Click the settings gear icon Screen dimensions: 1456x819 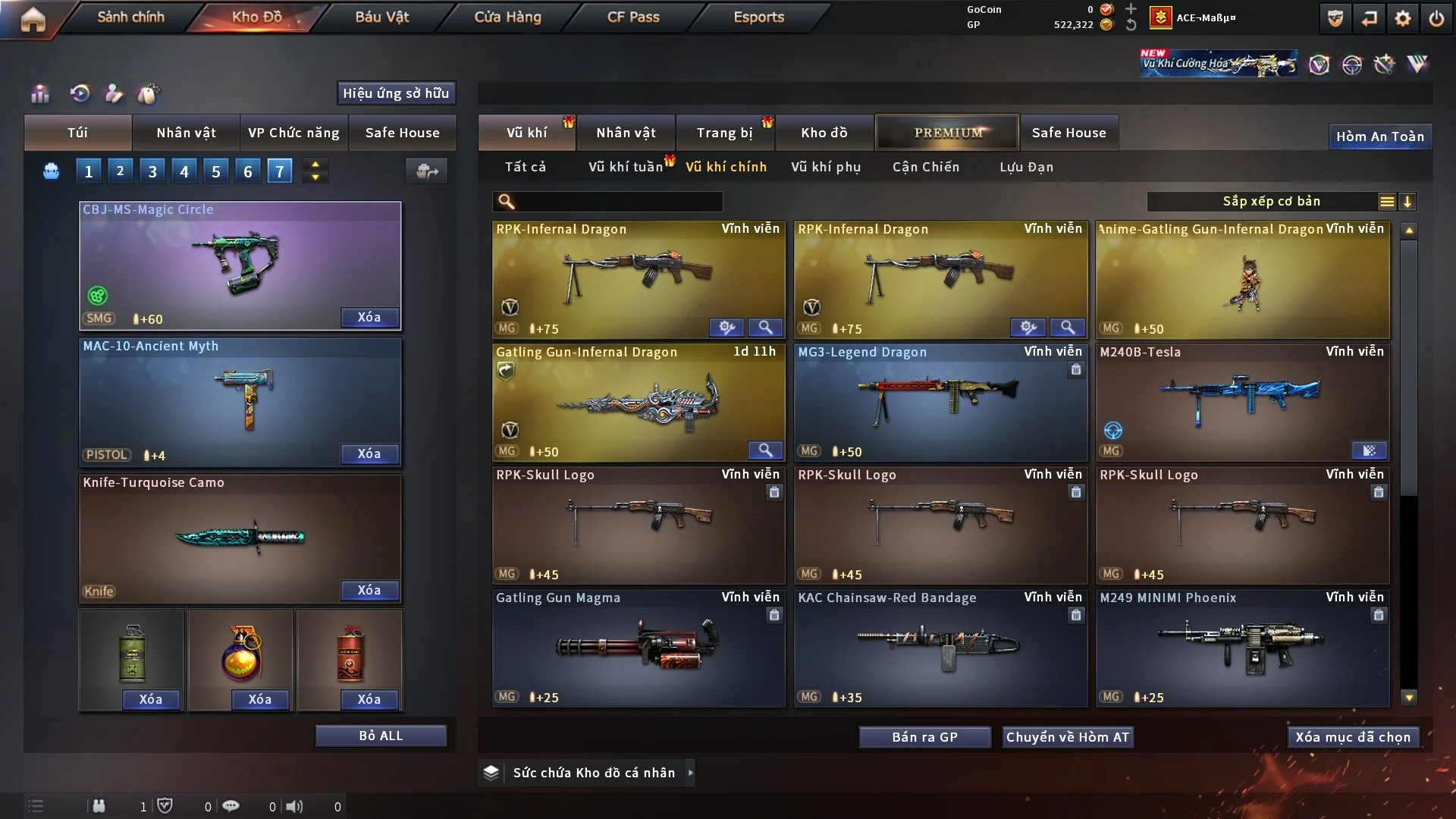(1403, 18)
